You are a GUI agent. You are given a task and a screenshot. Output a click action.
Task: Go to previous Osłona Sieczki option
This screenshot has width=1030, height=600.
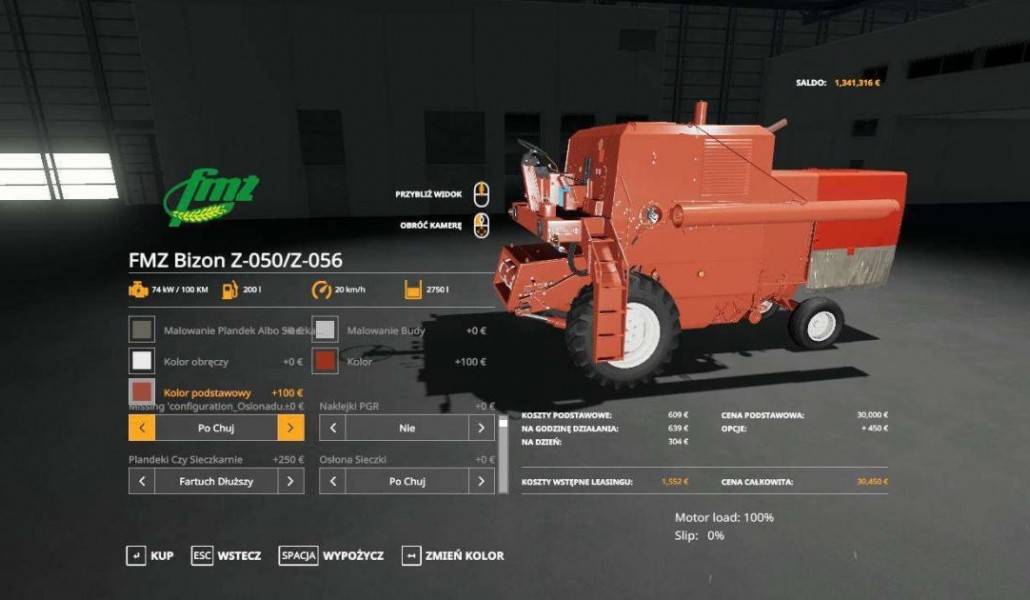tap(332, 481)
